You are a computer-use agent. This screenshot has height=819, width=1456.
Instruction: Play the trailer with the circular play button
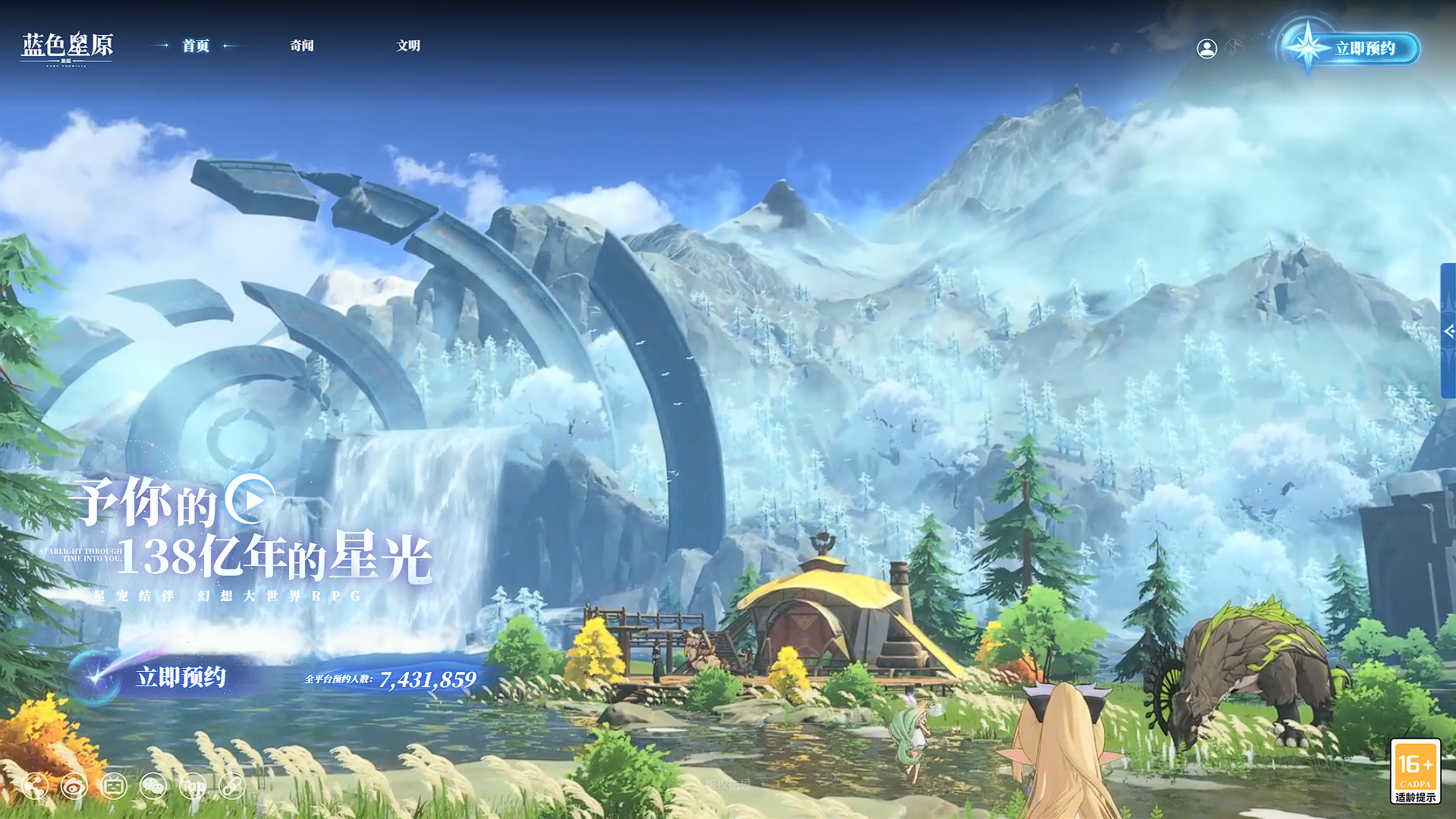[x=250, y=499]
